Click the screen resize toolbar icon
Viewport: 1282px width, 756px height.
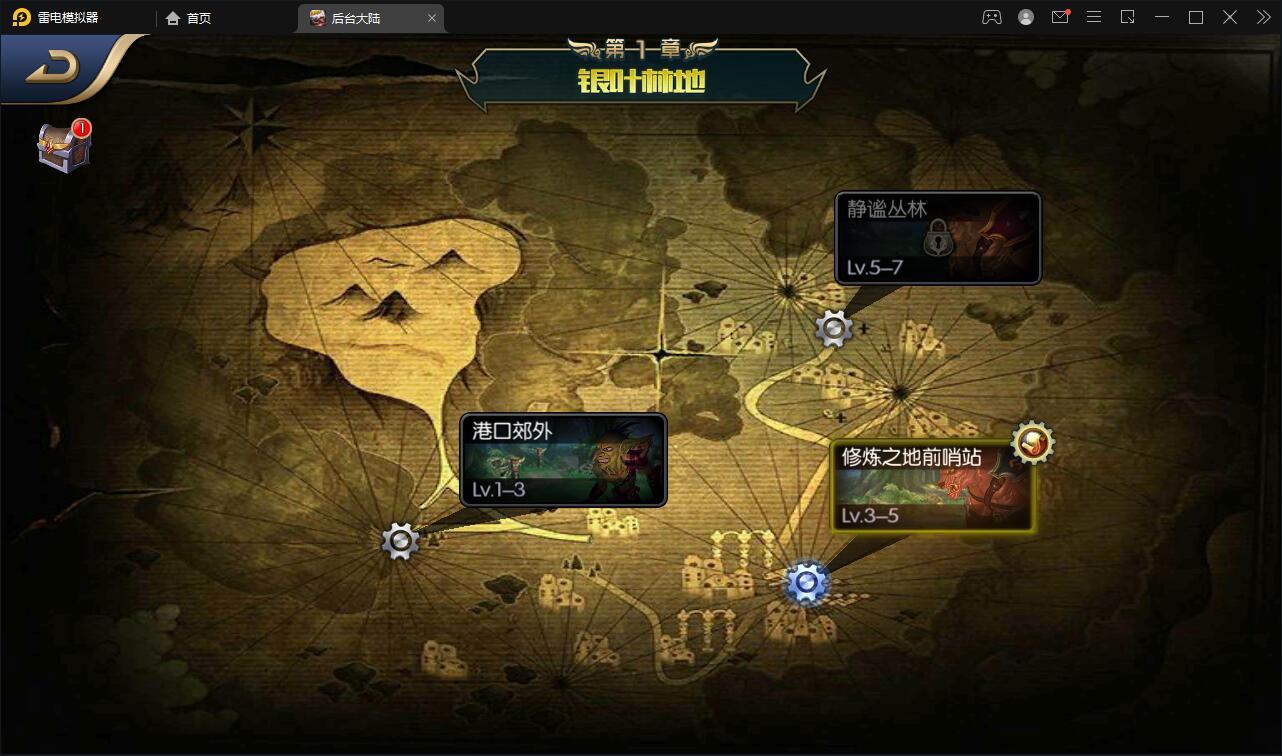1127,17
